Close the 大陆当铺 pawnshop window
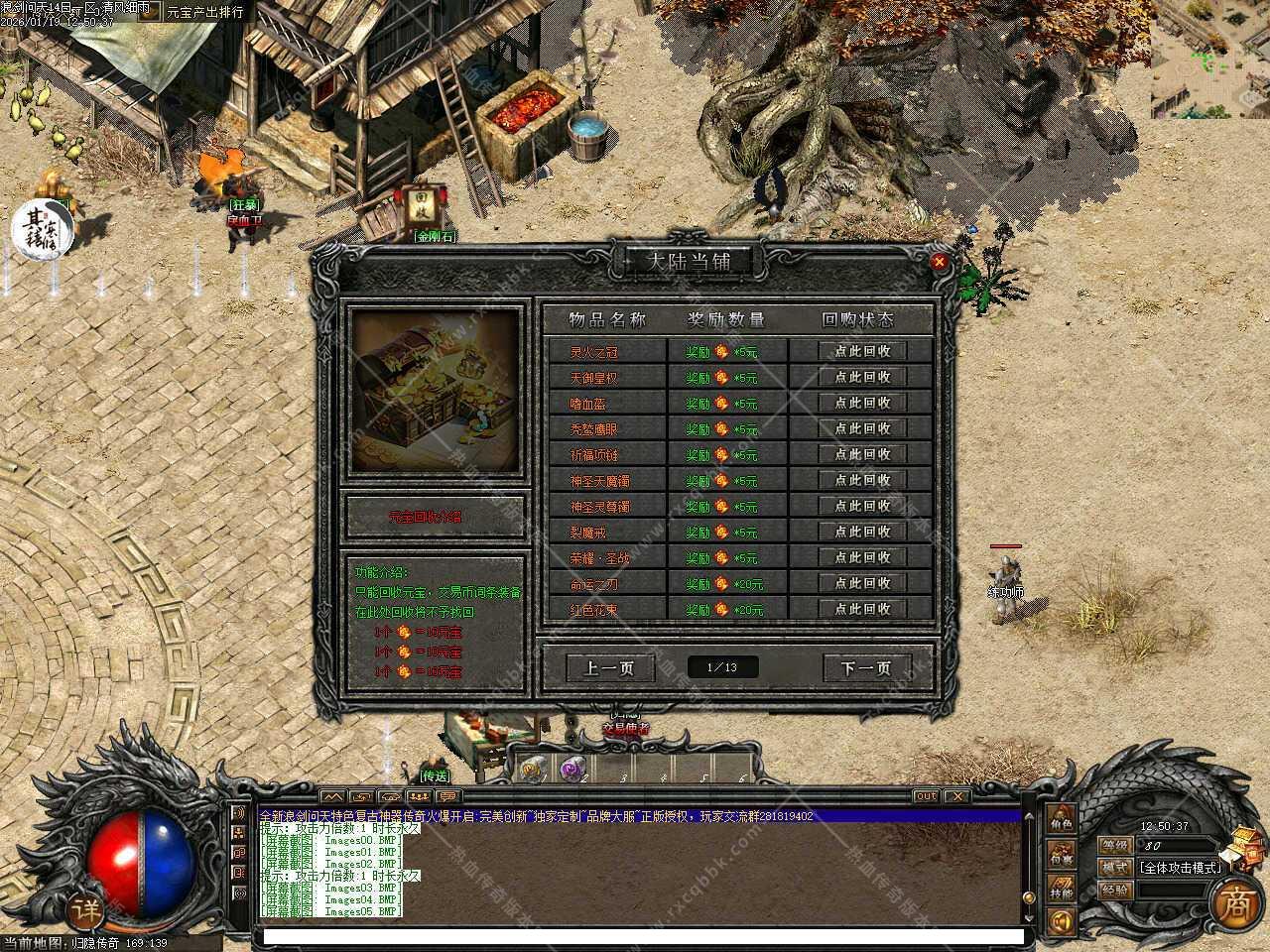This screenshot has width=1270, height=952. click(939, 262)
